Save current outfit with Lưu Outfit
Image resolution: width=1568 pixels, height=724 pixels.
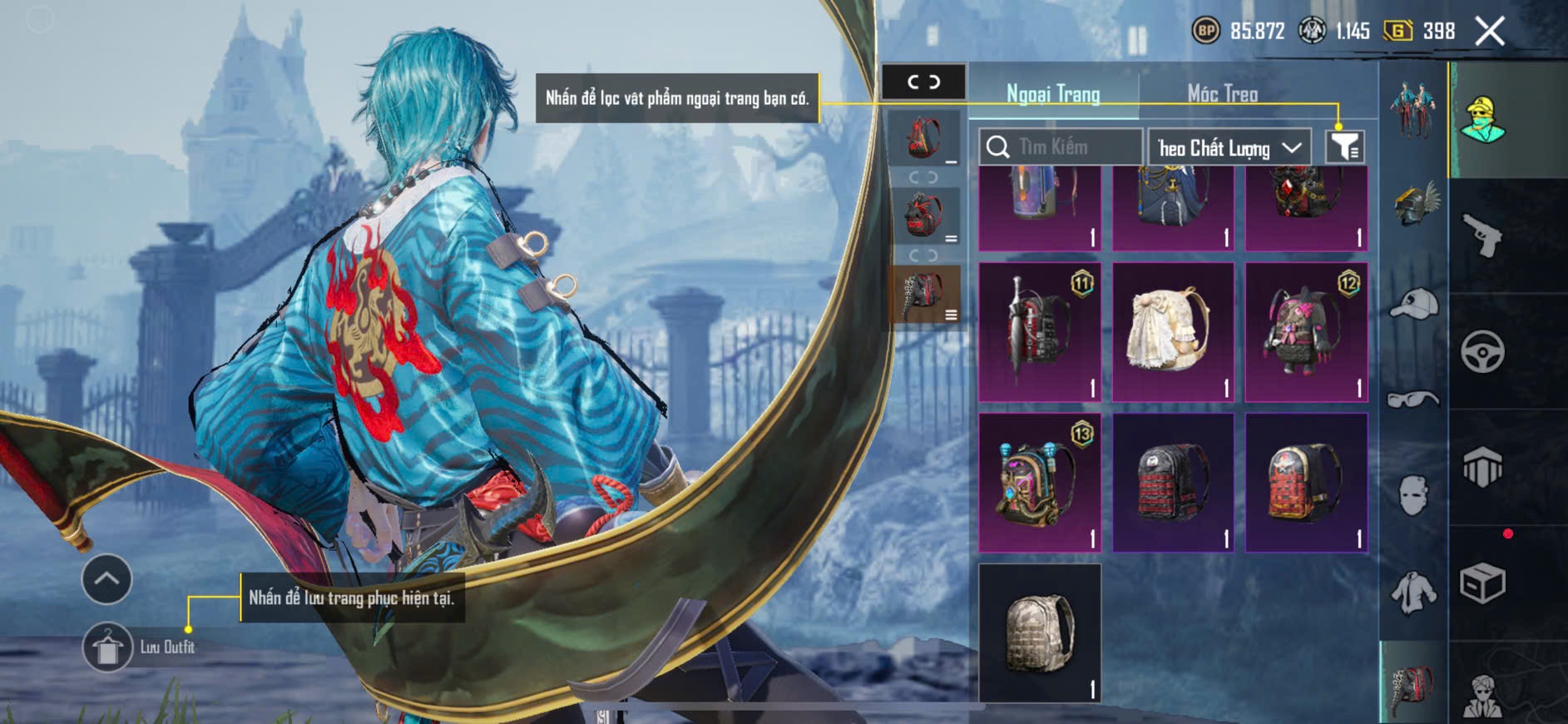tap(108, 647)
